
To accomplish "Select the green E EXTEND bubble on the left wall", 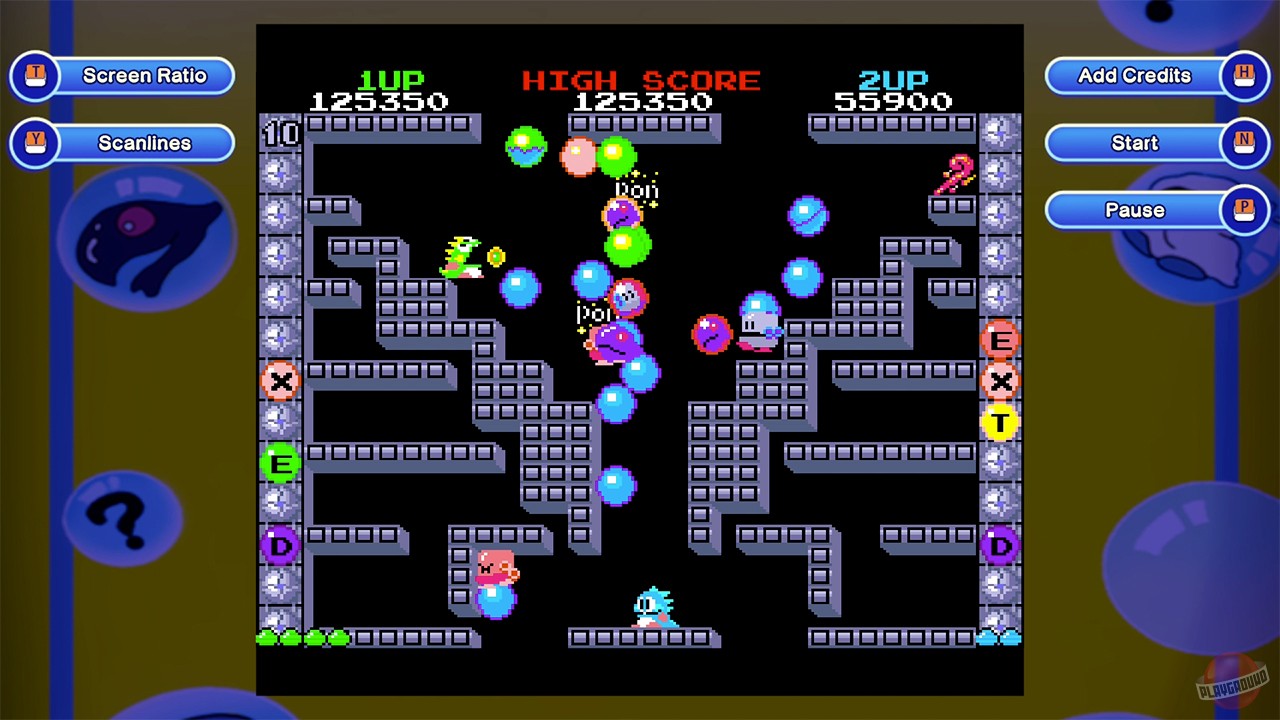I will pos(281,463).
